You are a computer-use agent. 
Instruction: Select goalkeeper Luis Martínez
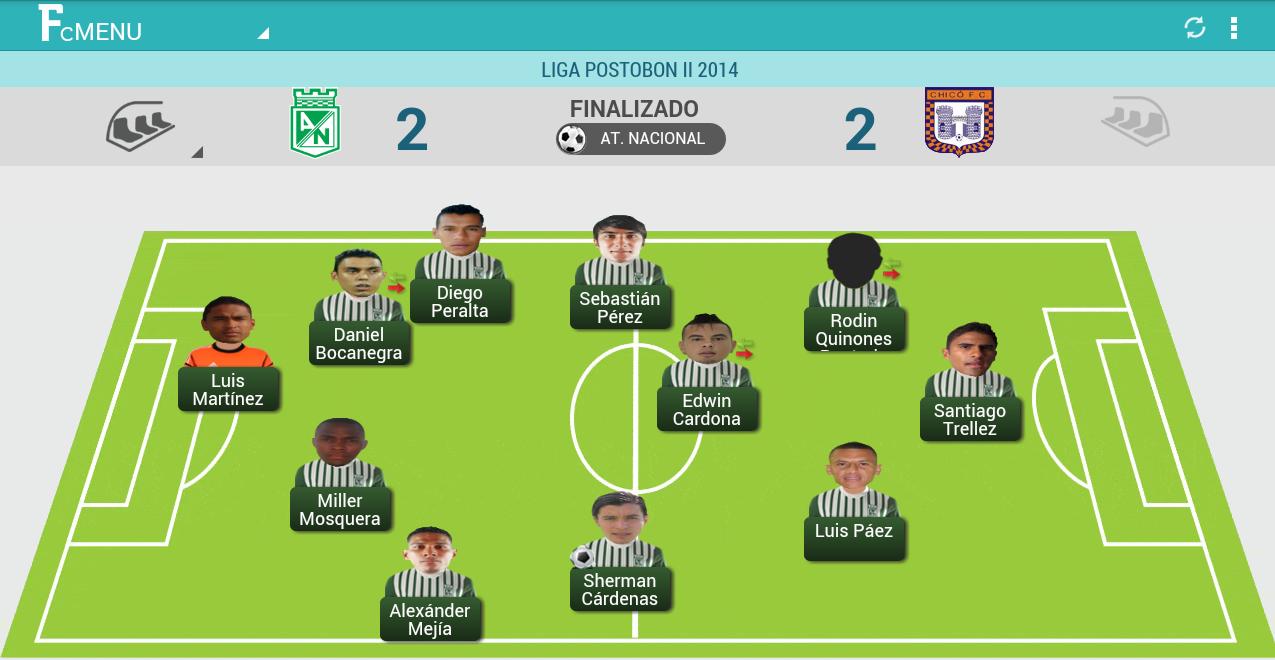tap(228, 389)
